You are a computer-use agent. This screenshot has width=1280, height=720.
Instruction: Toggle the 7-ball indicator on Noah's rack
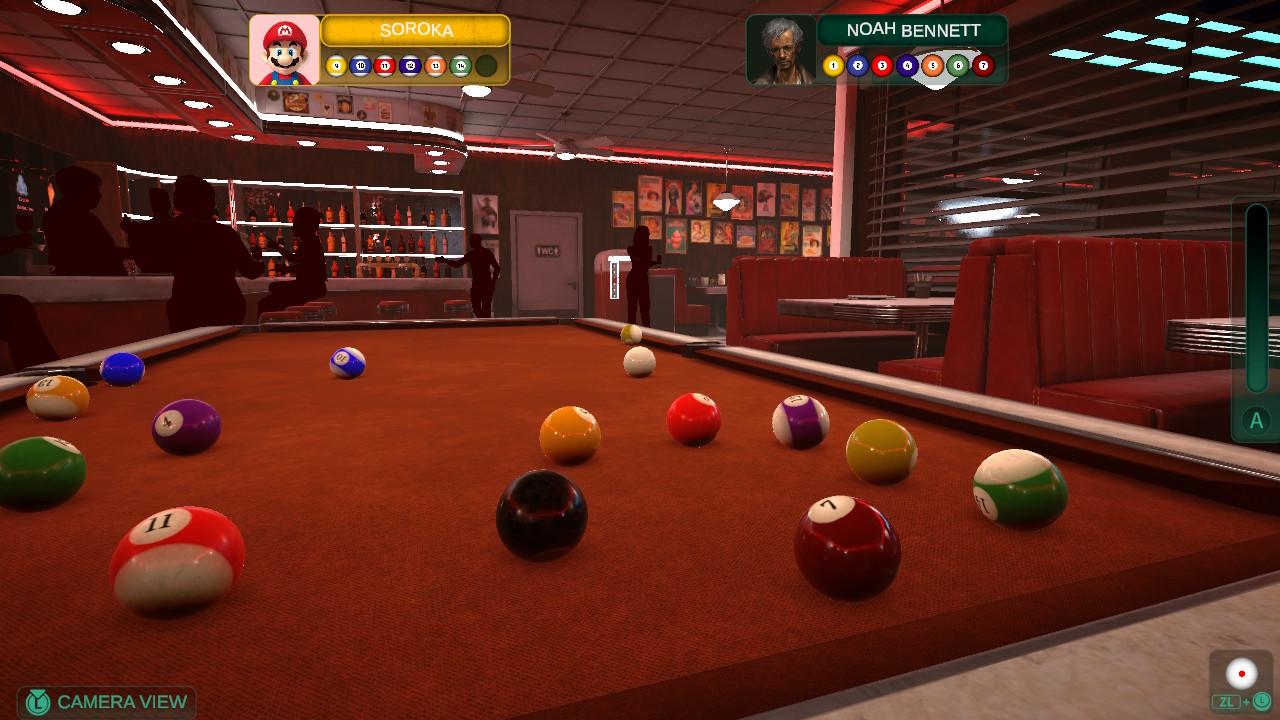click(x=982, y=65)
